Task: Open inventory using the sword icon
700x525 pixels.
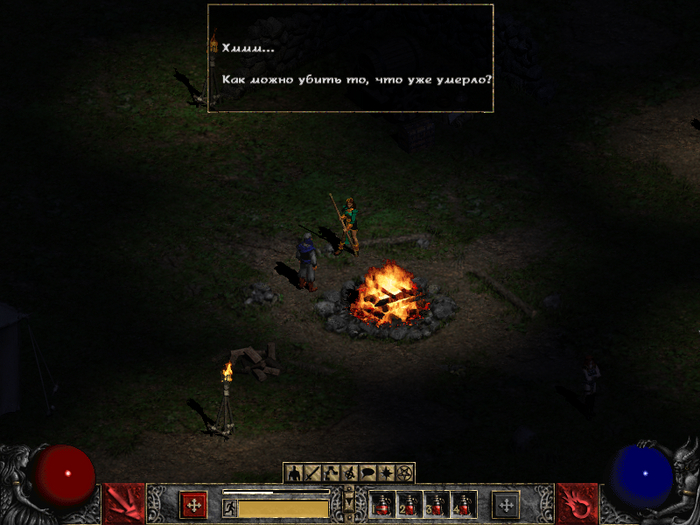Action: click(x=312, y=472)
